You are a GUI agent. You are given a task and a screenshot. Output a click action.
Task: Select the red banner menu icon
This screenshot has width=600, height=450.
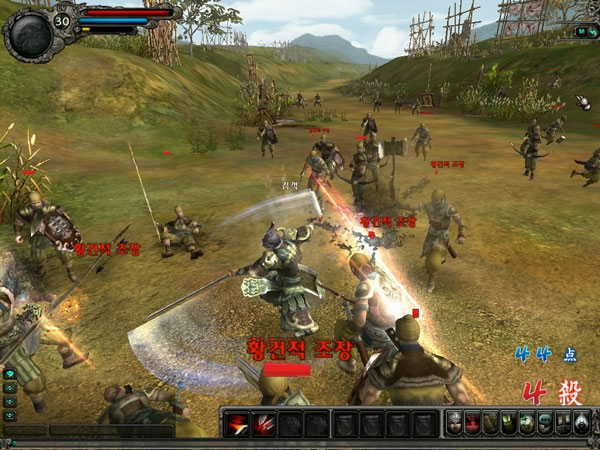[x=472, y=423]
